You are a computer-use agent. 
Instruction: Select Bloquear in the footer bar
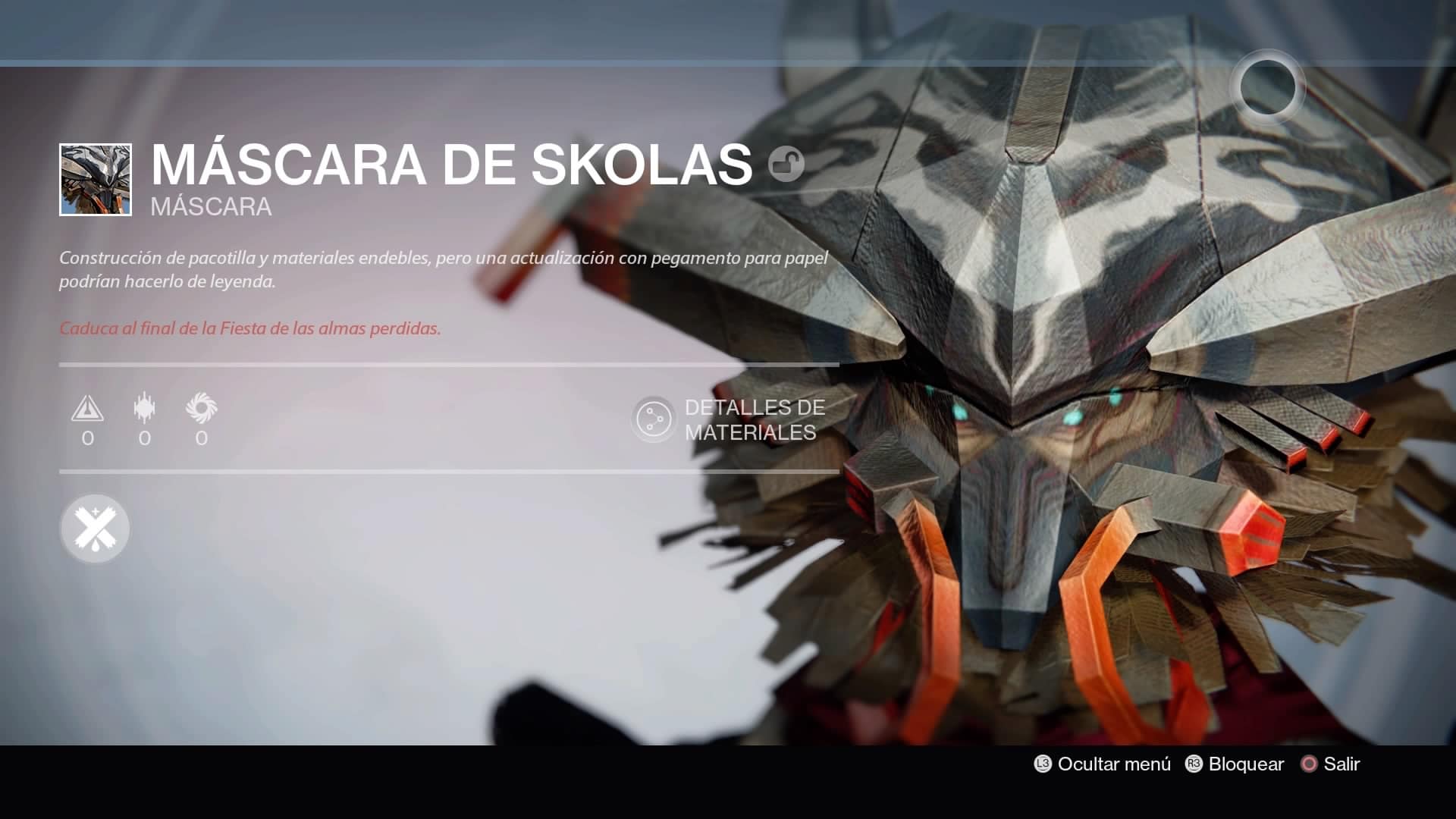click(1235, 764)
